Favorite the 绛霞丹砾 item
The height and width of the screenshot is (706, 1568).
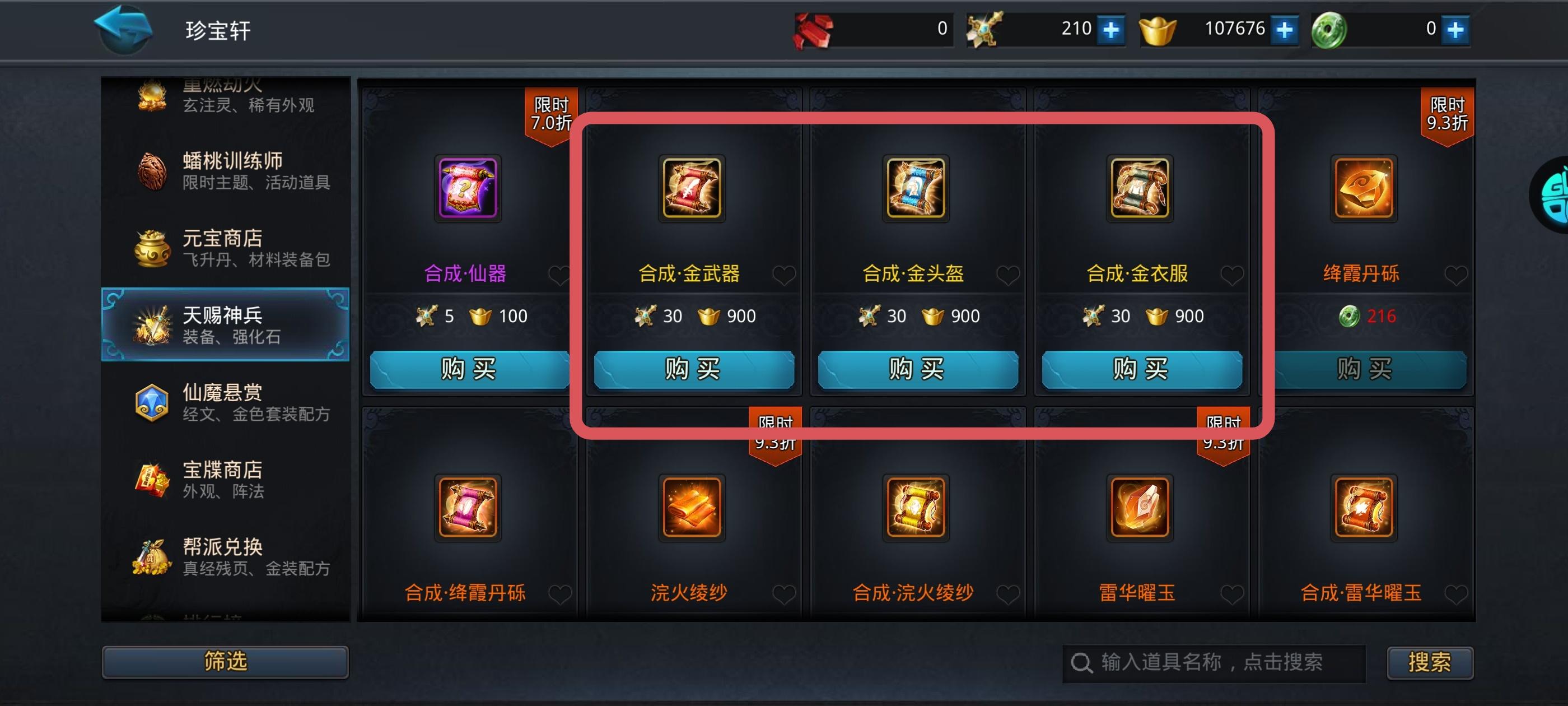coord(1456,275)
